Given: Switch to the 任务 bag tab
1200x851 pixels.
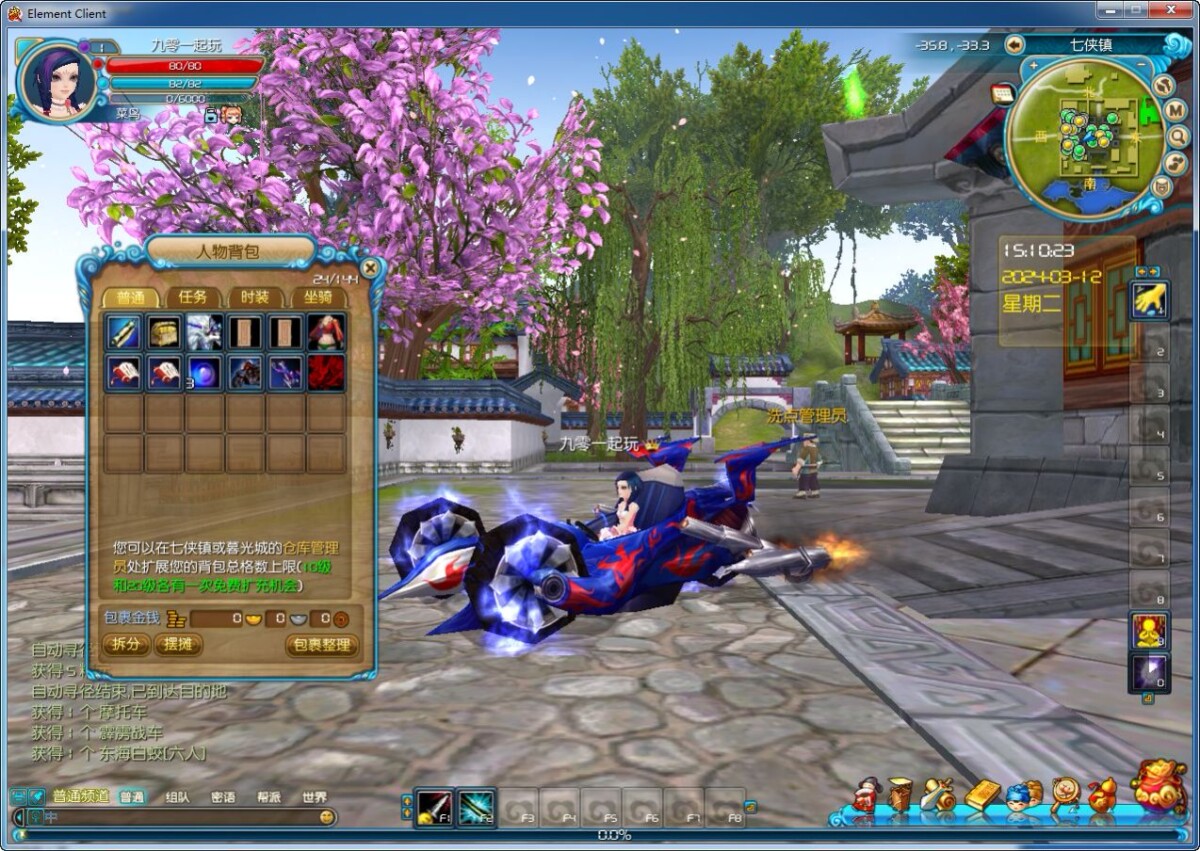Looking at the screenshot, I should click(x=193, y=297).
